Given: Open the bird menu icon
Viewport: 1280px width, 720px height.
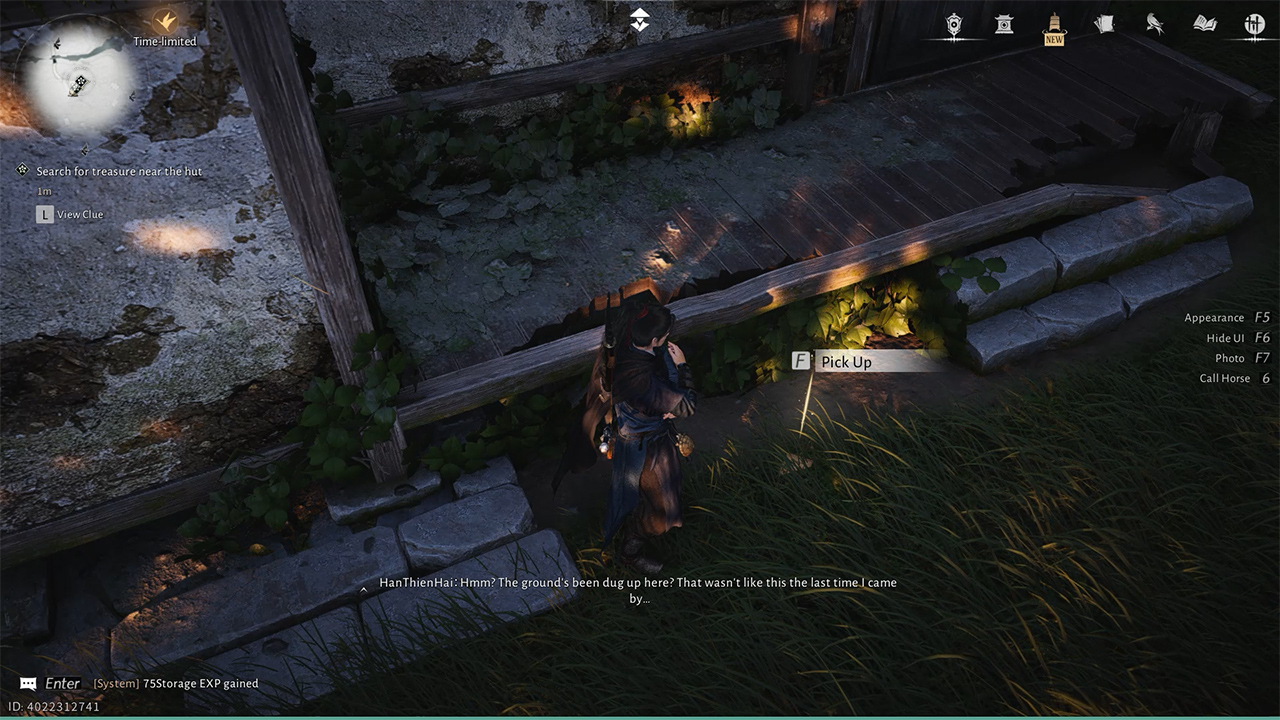Looking at the screenshot, I should (1154, 24).
